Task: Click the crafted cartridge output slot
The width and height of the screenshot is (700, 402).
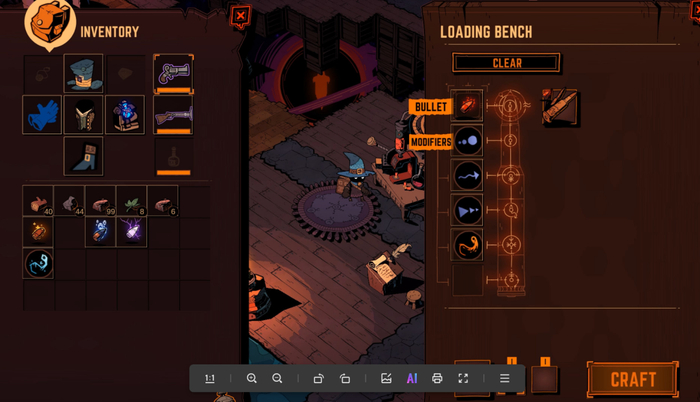Action: (560, 107)
